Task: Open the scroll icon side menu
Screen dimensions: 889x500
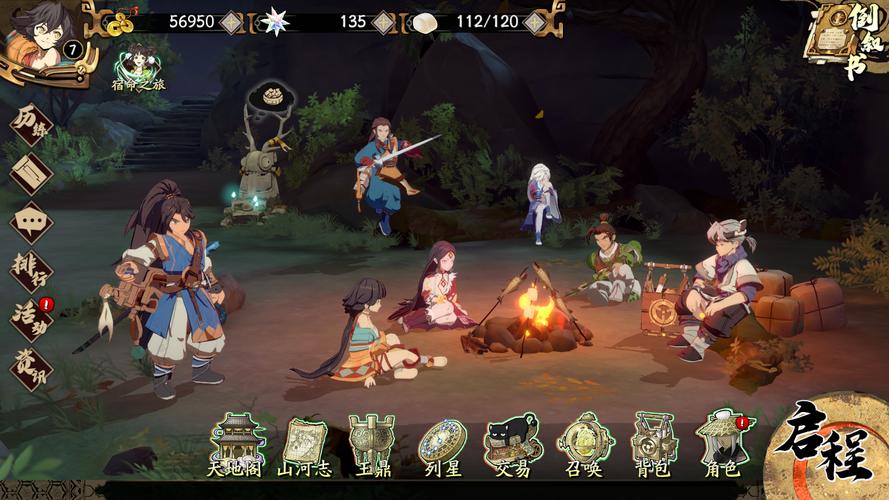Action: [30, 173]
